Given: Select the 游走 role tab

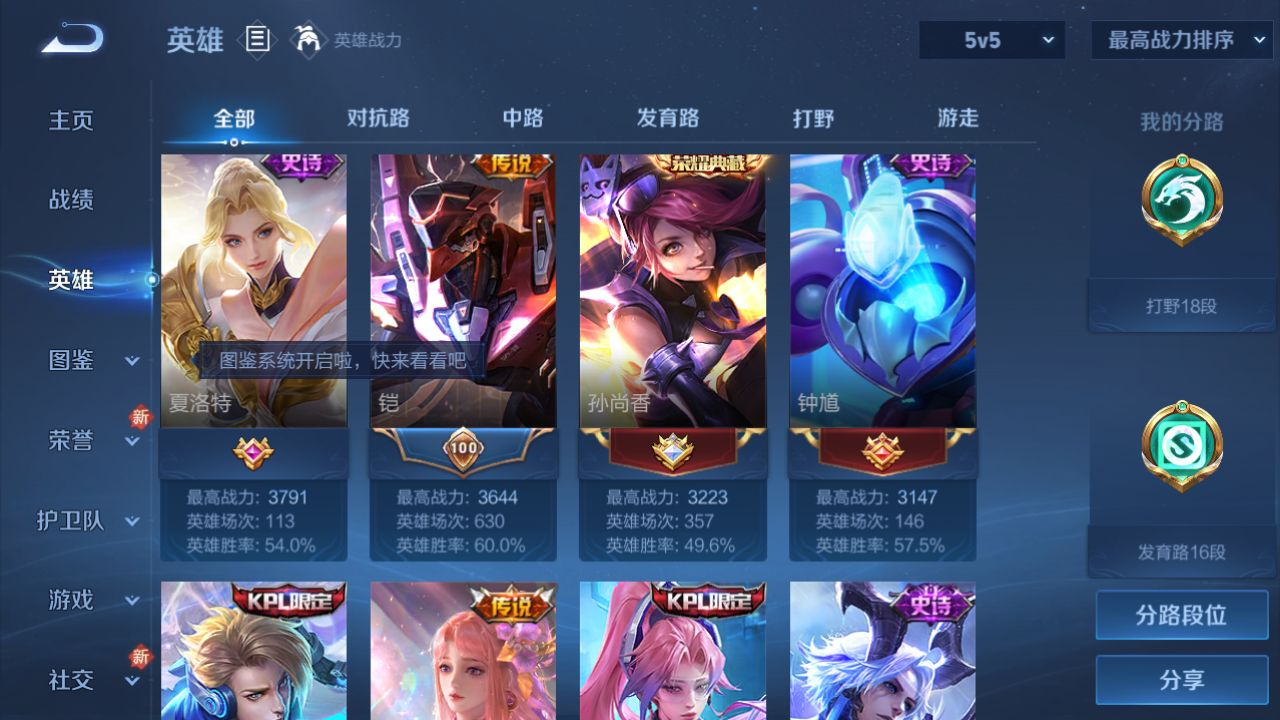Looking at the screenshot, I should (958, 118).
